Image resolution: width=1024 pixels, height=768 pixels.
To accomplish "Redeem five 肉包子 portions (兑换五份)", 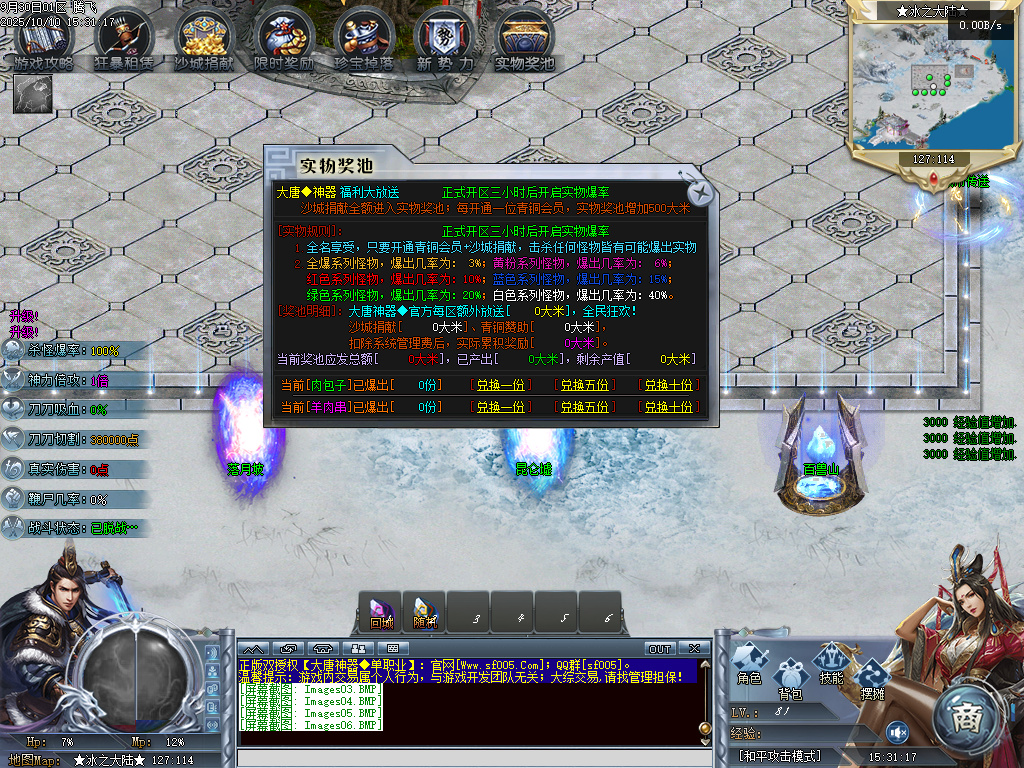I will (x=584, y=385).
